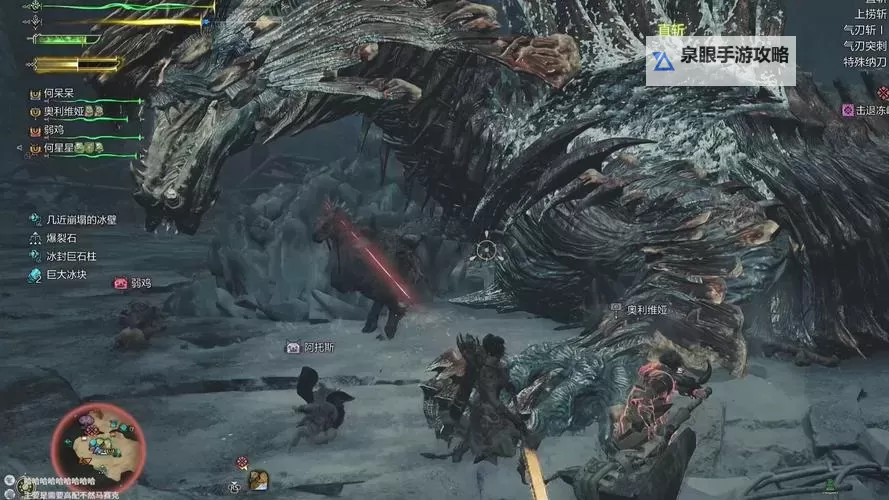Select party member 何呆呆 in the list
This screenshot has height=500, width=889.
coord(59,93)
